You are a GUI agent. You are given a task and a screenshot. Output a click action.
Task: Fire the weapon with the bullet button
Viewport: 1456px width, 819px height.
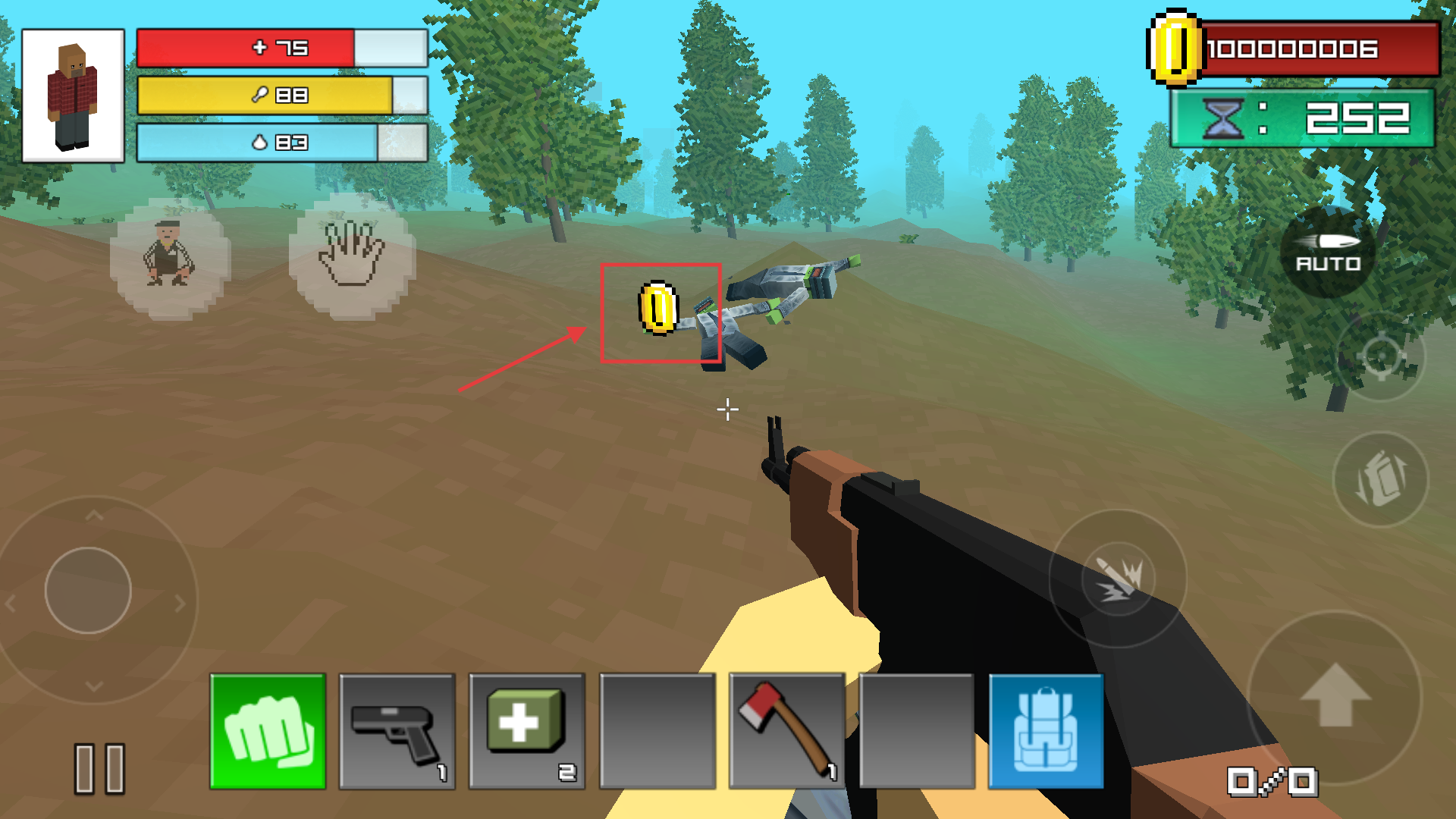tap(1118, 578)
